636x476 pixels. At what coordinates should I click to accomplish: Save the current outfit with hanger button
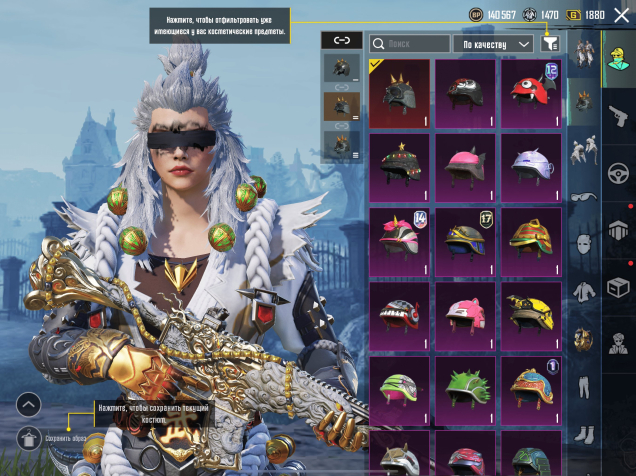pos(29,437)
